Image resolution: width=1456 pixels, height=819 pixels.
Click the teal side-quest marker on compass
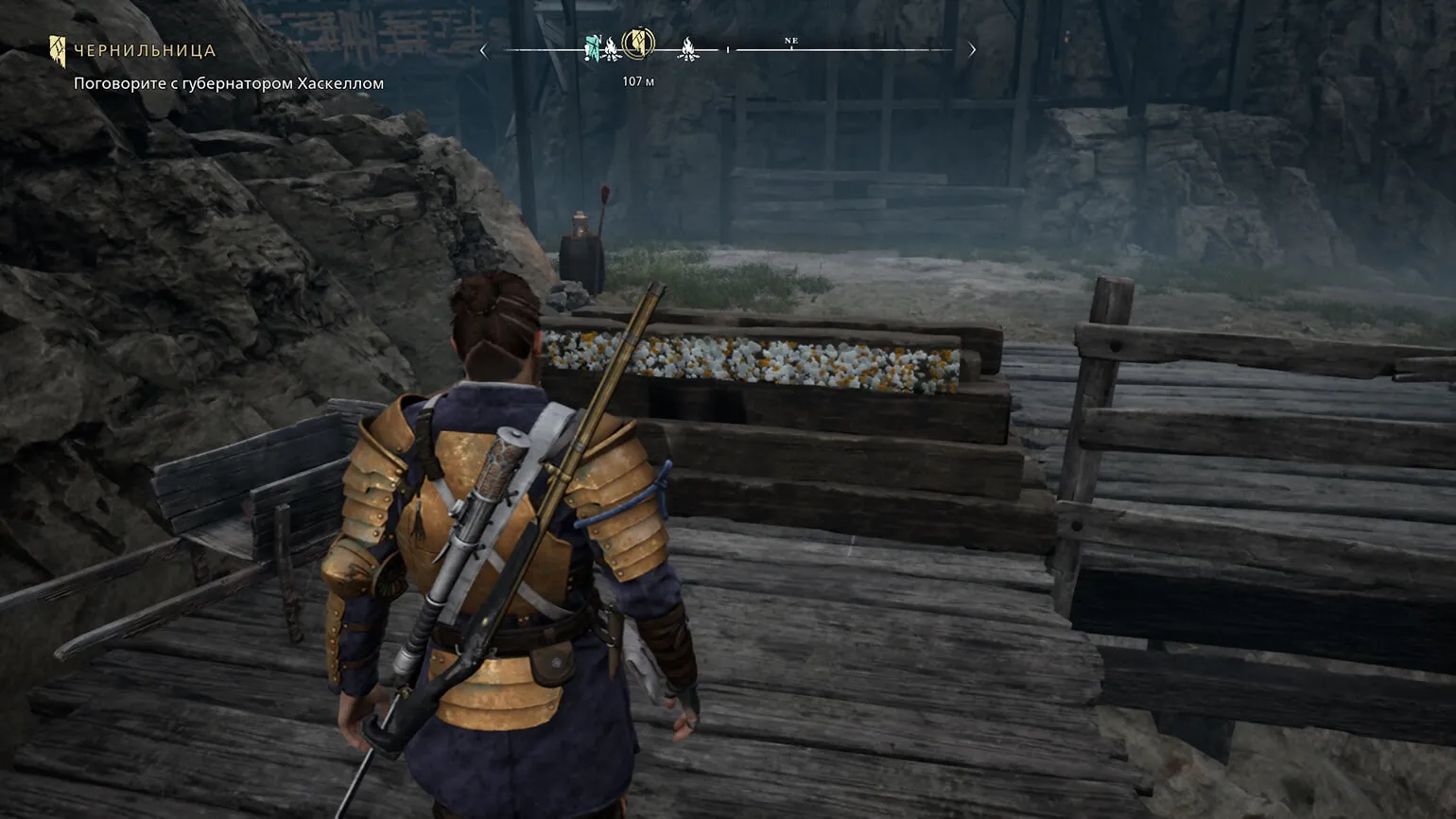coord(593,46)
